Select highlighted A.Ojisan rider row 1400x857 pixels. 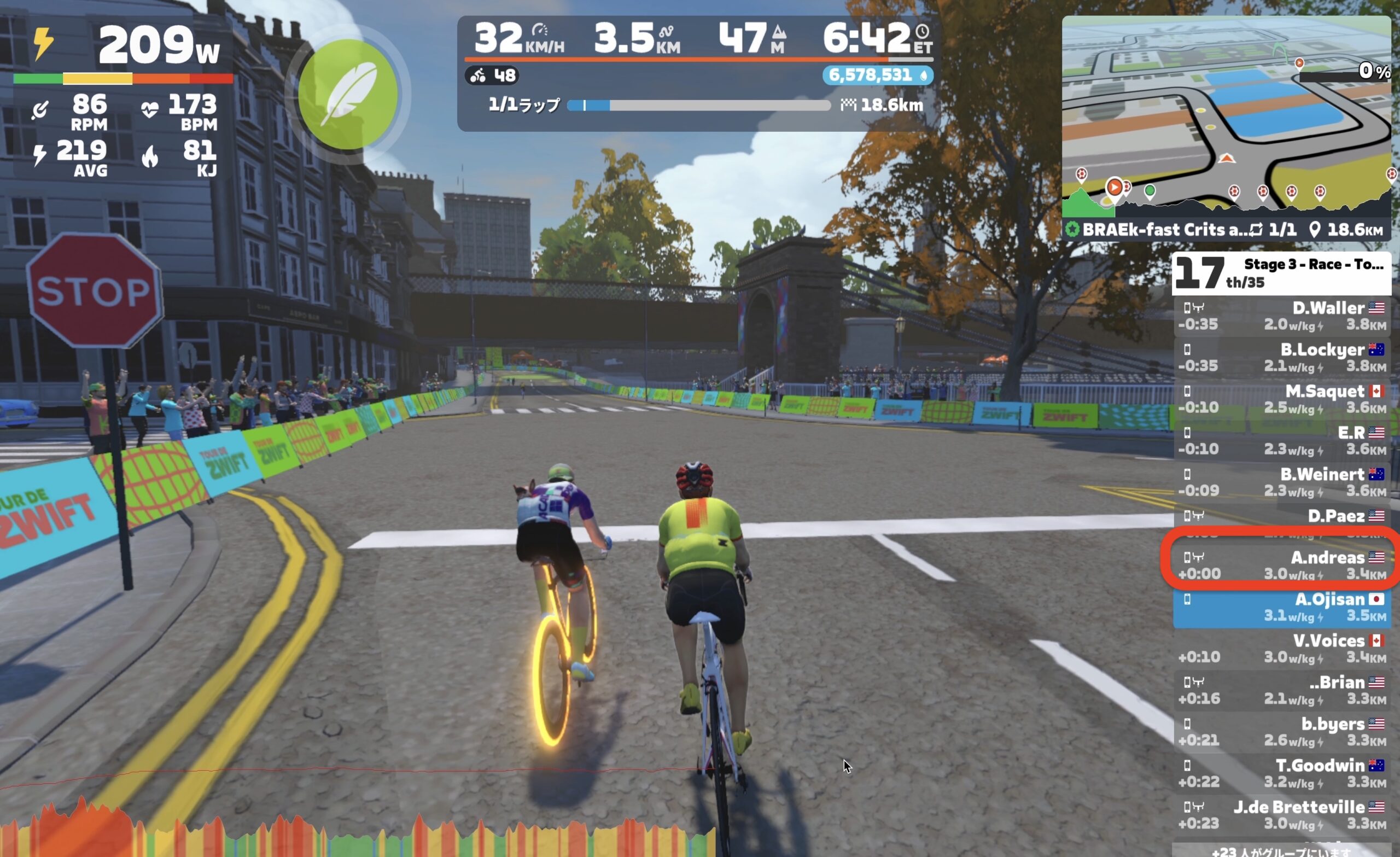tap(1282, 607)
